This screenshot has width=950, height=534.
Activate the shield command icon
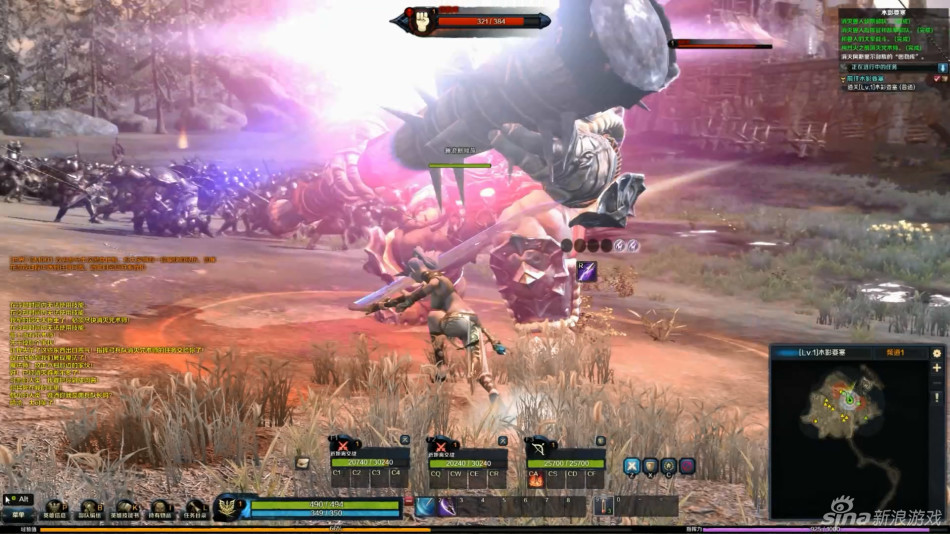[650, 465]
